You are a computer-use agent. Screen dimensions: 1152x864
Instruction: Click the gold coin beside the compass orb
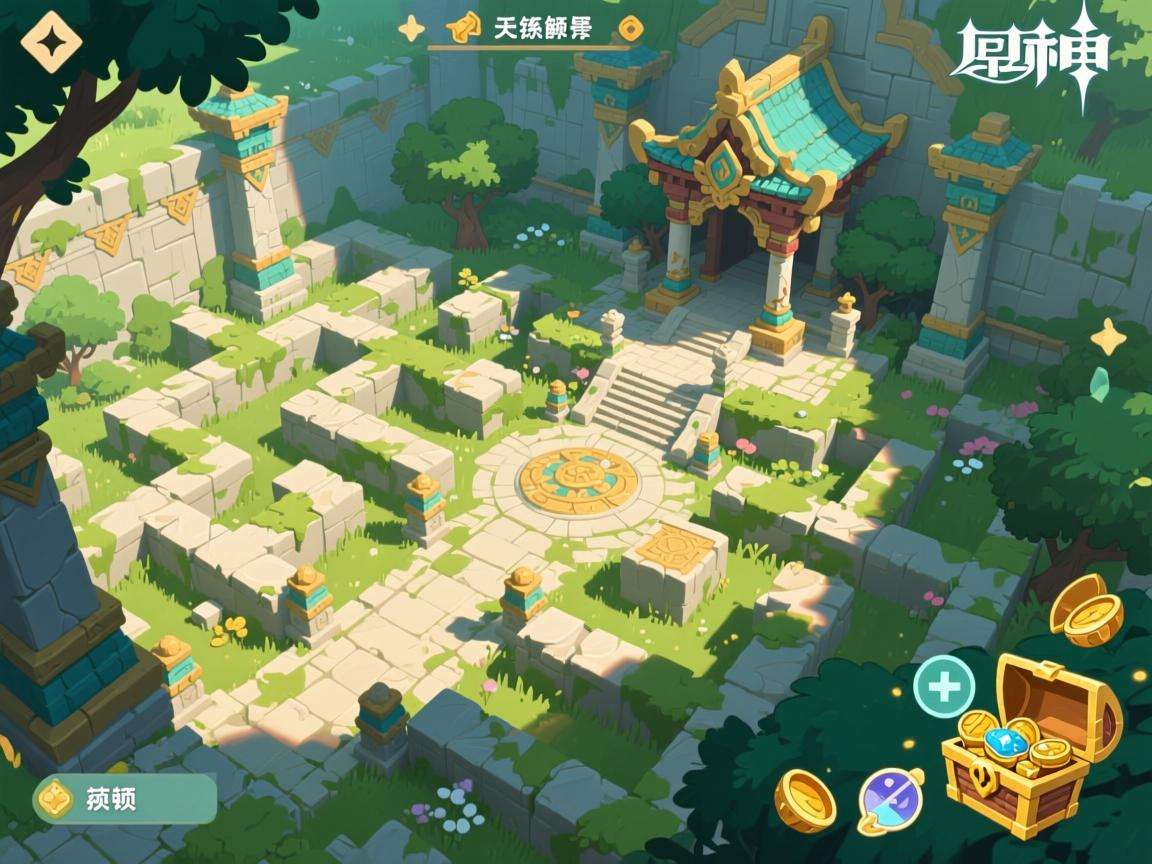[x=806, y=798]
